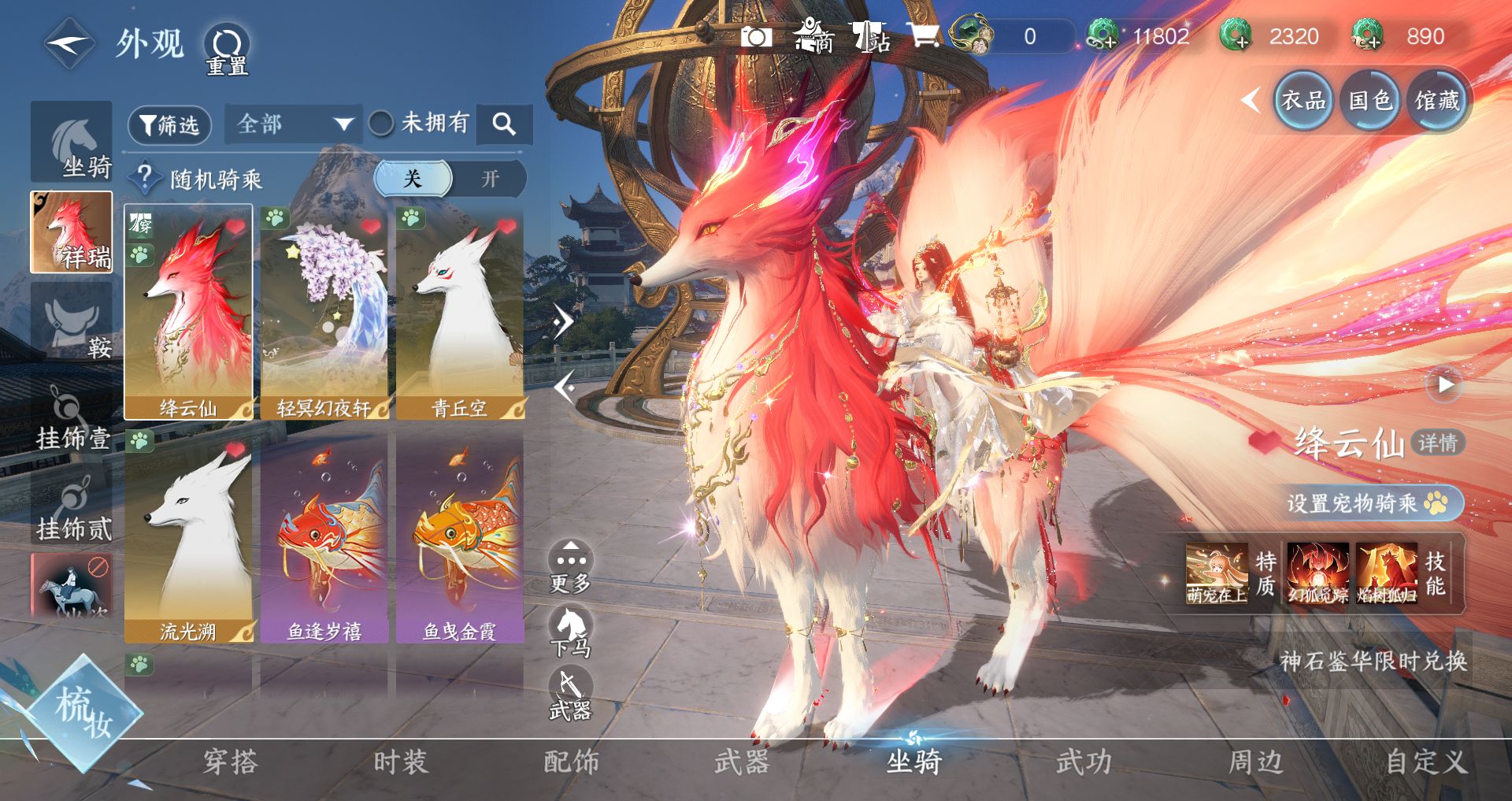Open the camera screenshot mode
This screenshot has width=1512, height=801.
756,37
